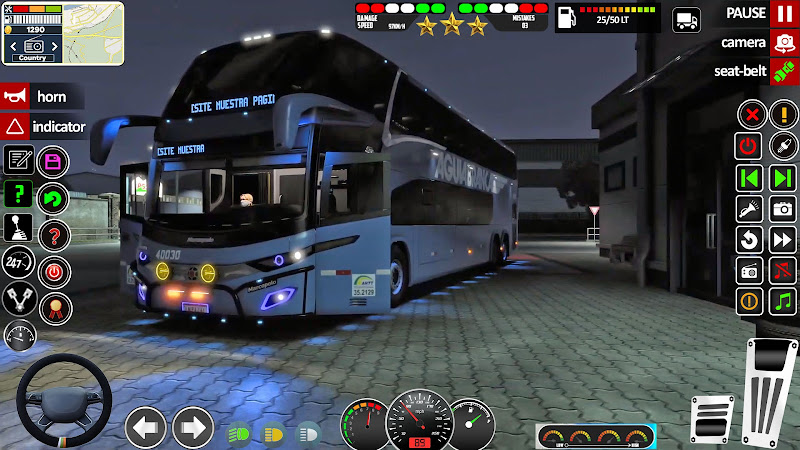
Task: Open the truck icon menu
Action: [687, 19]
